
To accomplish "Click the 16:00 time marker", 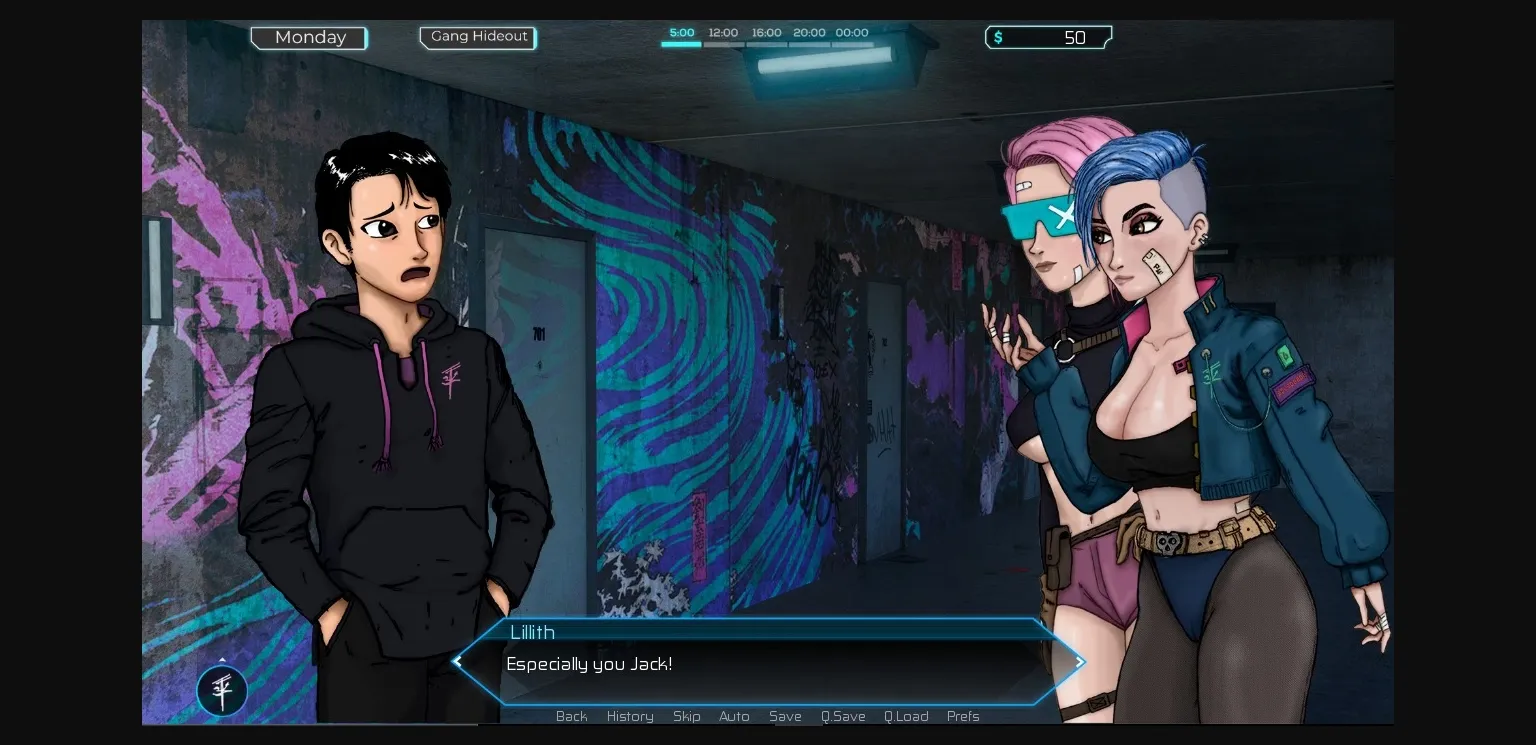I will point(766,32).
